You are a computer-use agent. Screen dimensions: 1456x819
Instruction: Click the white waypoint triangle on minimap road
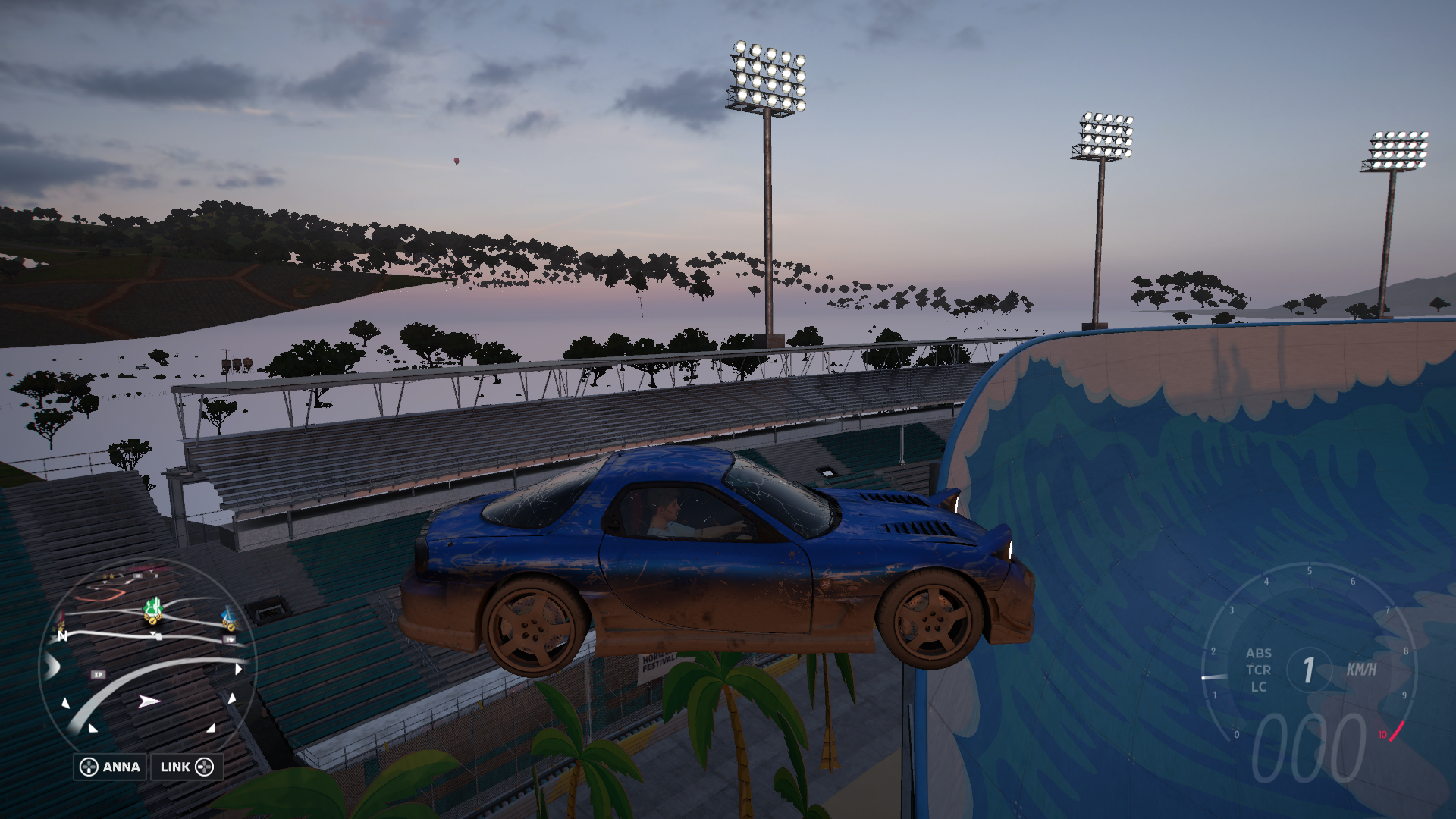coord(153,634)
